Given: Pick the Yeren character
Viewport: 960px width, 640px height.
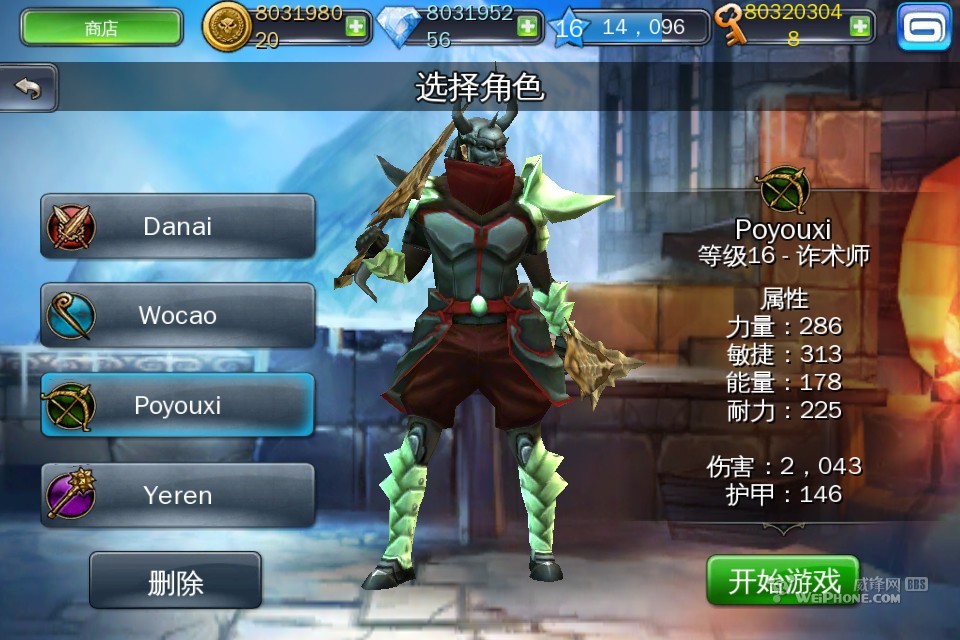Looking at the screenshot, I should 178,495.
